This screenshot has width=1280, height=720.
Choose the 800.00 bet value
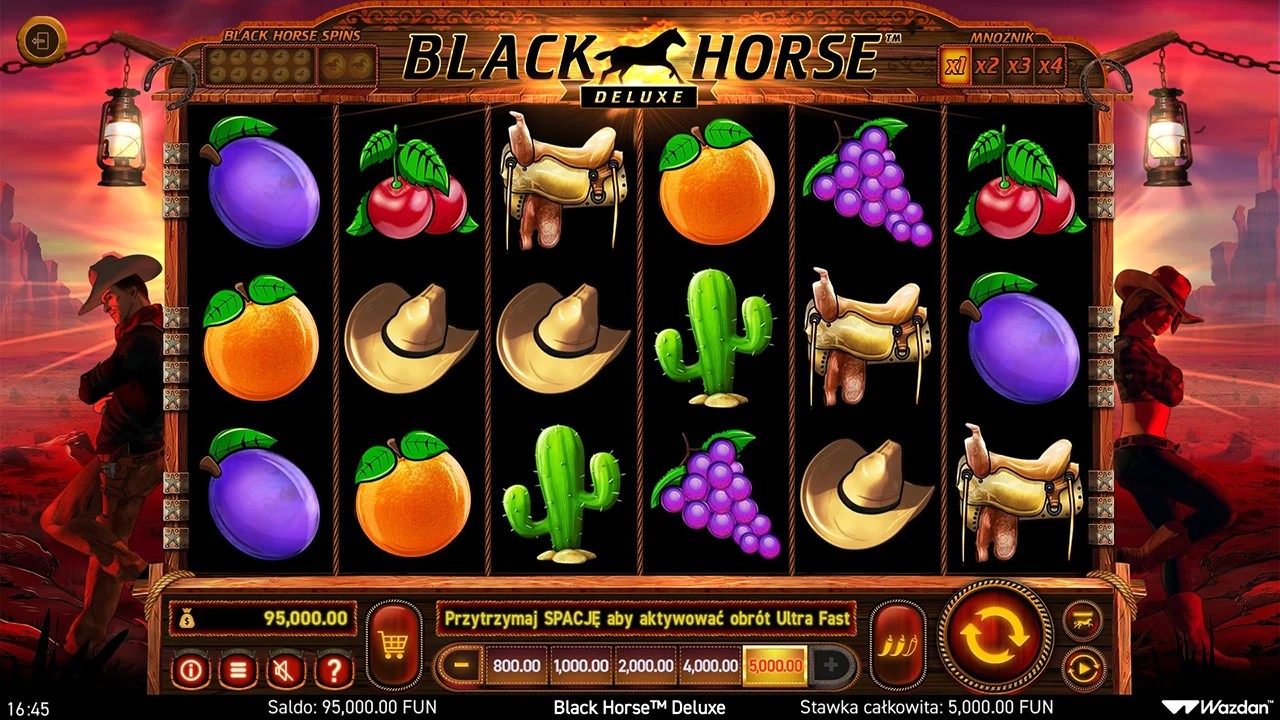tap(516, 665)
